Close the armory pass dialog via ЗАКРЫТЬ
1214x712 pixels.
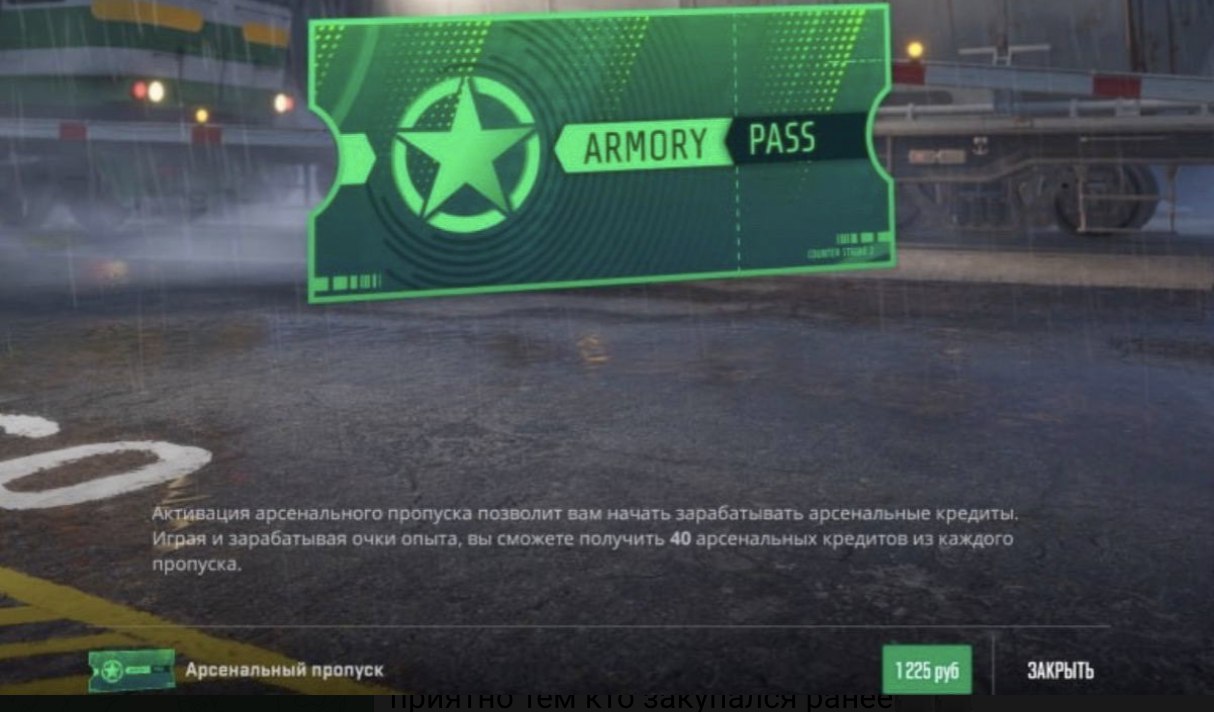pos(1060,670)
